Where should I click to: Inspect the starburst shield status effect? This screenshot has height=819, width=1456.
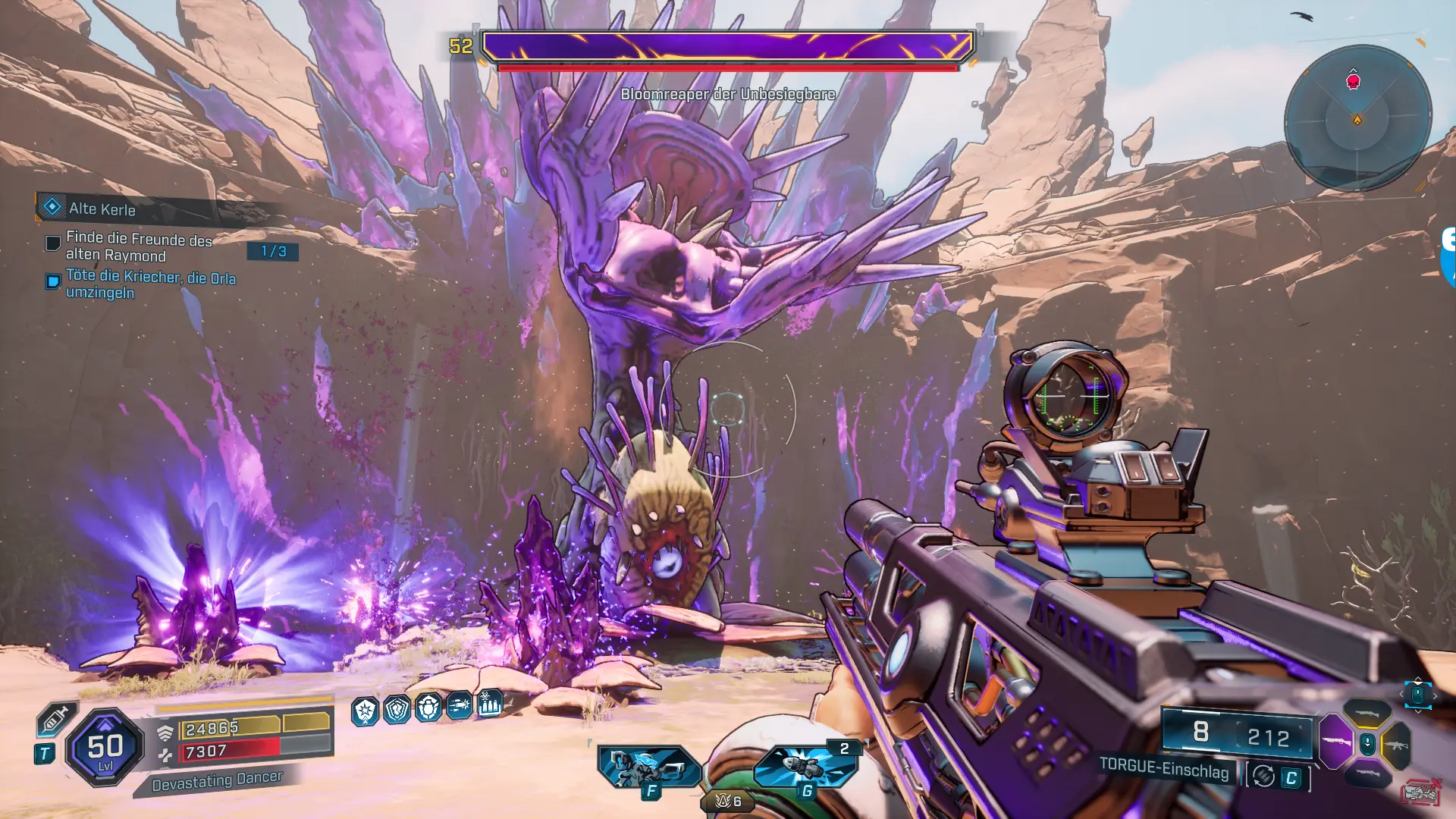click(x=365, y=711)
